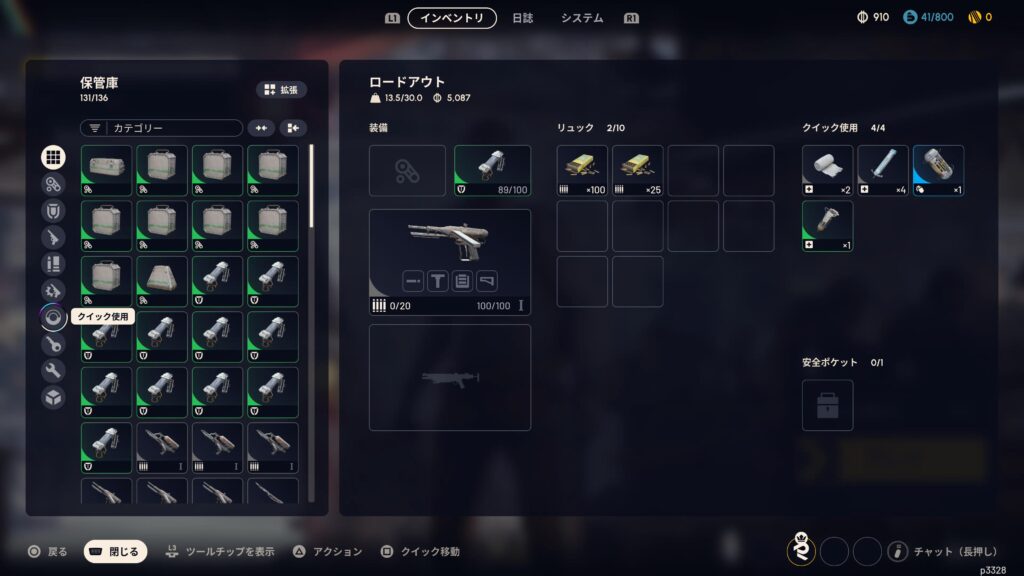Select the インベントリ tab

coord(452,18)
